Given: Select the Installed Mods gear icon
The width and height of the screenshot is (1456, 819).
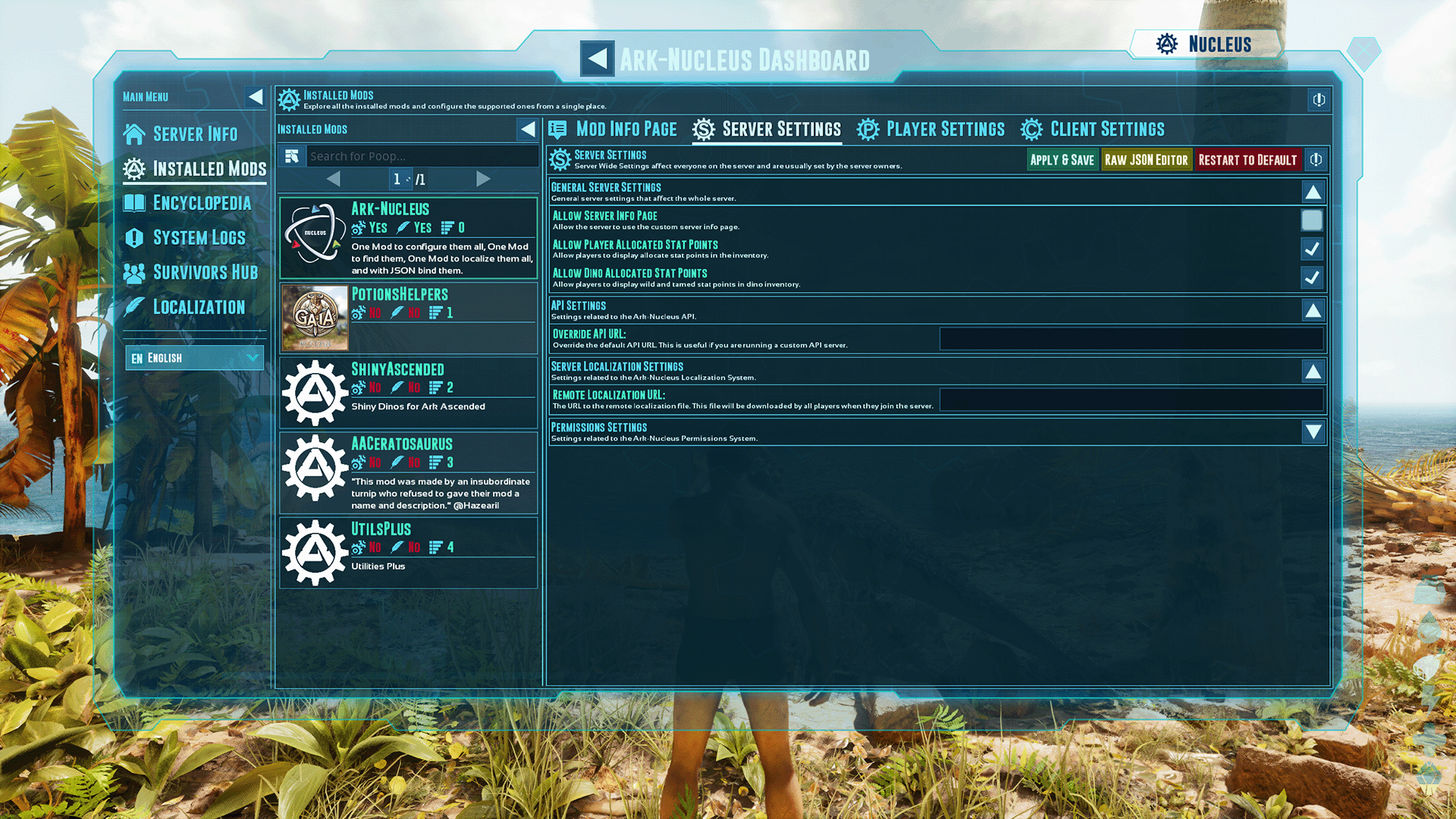Looking at the screenshot, I should 133,169.
